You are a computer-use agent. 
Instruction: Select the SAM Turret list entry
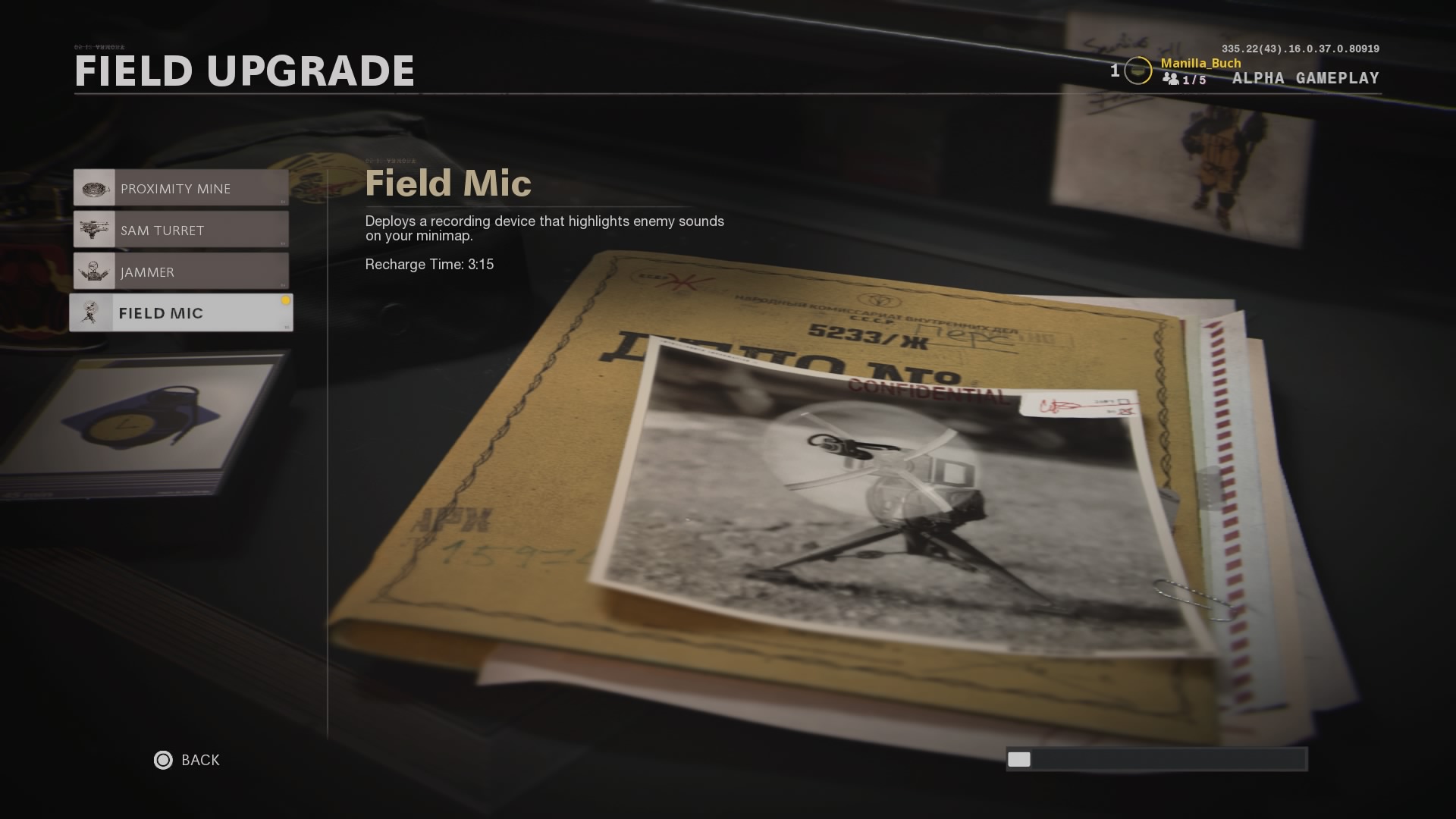click(x=182, y=229)
